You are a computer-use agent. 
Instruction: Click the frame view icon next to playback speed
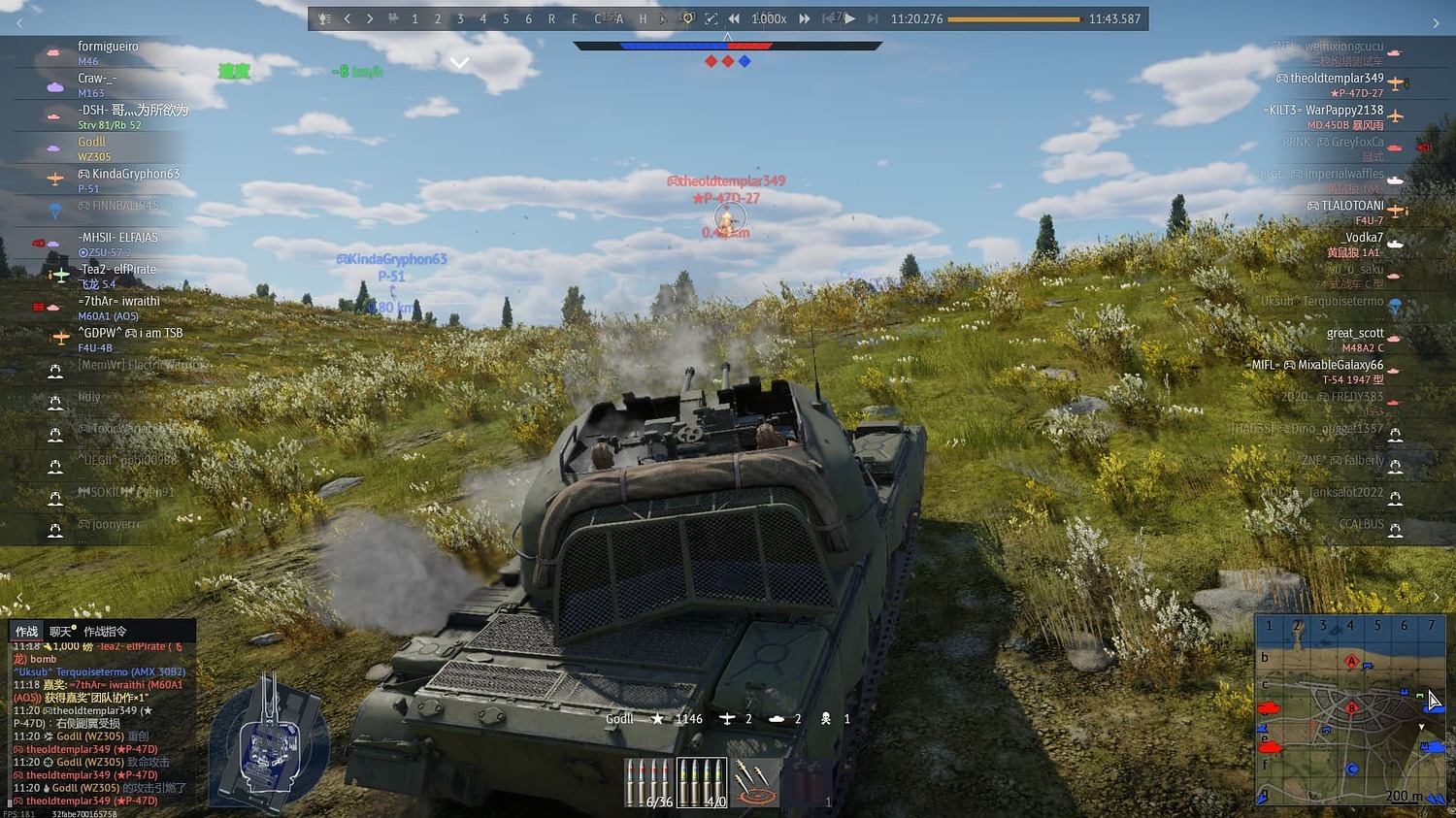tap(711, 17)
